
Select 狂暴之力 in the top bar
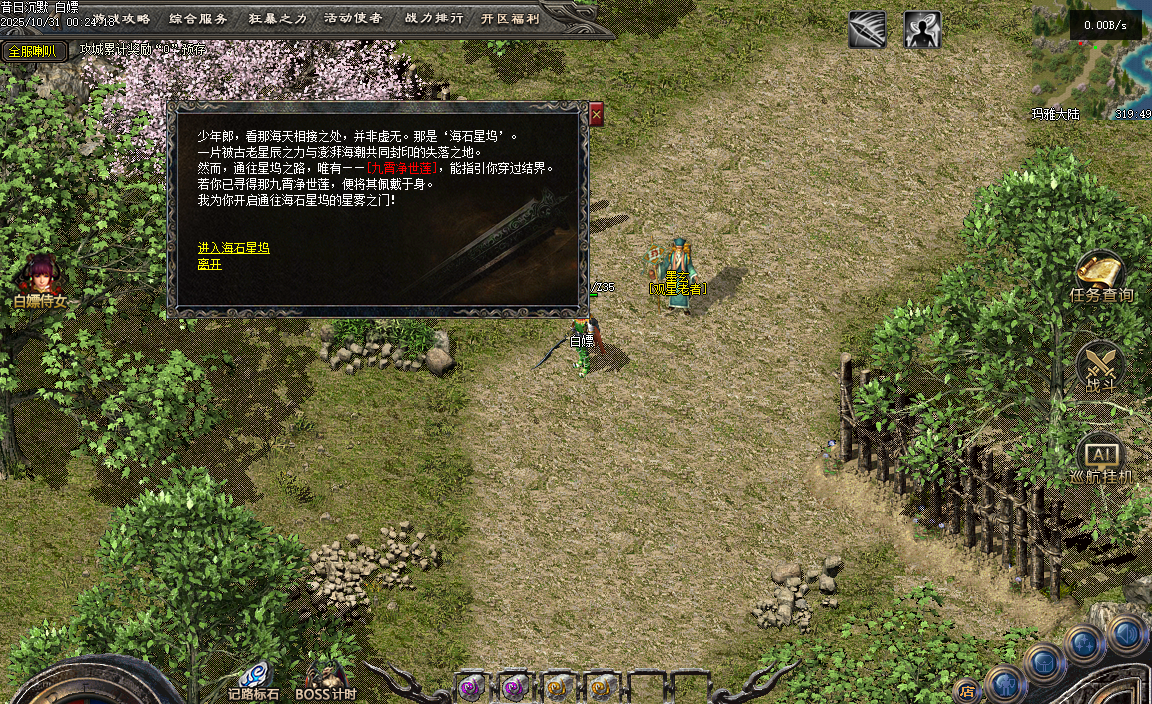[276, 18]
